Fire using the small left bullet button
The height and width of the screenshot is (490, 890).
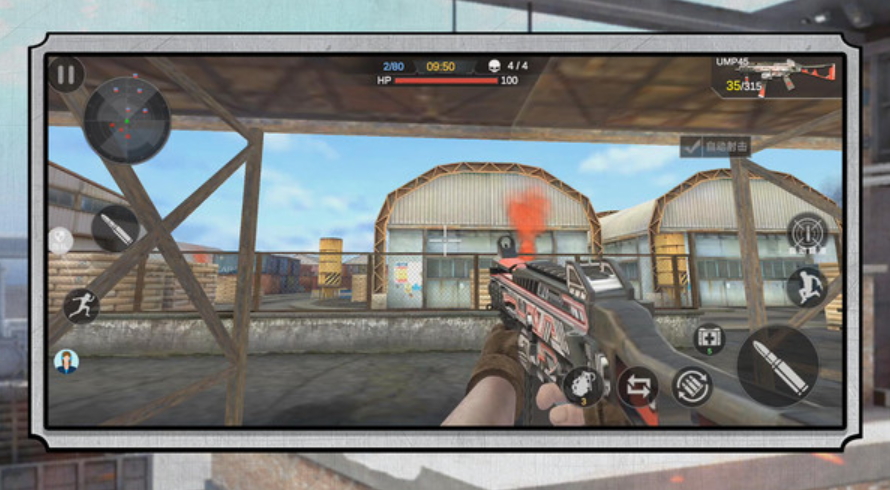(x=114, y=228)
